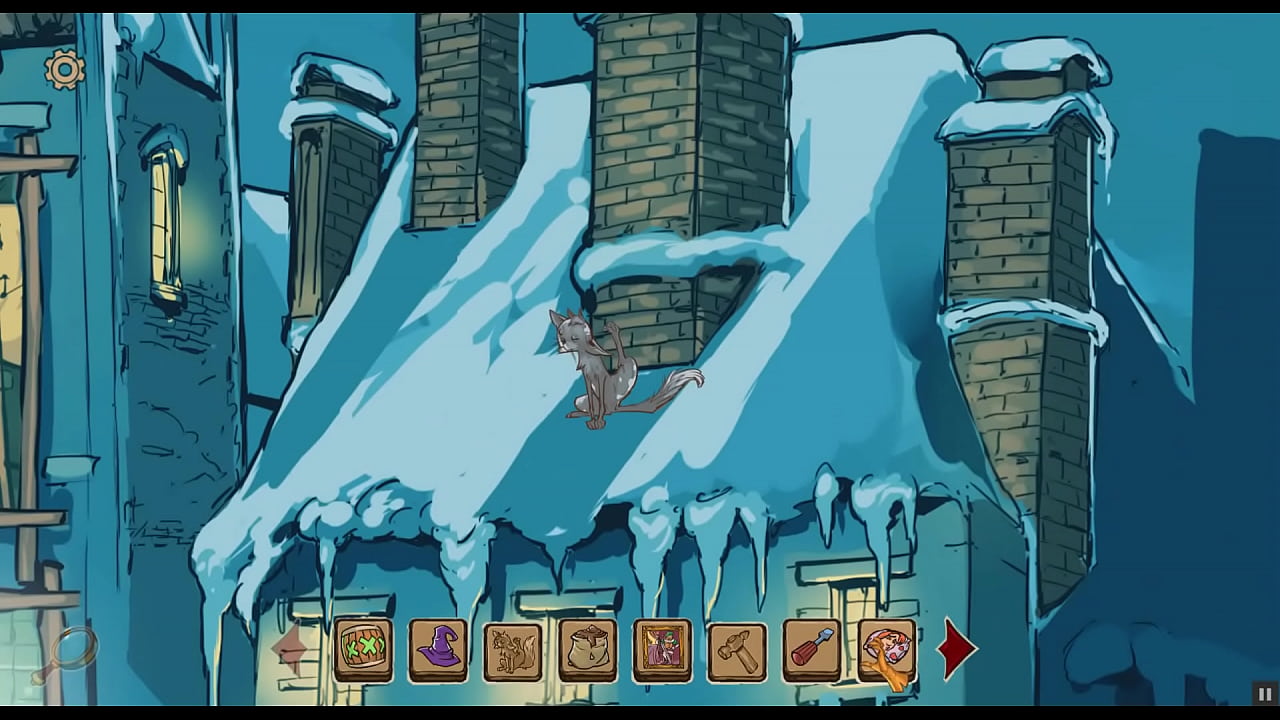
Task: Choose the burlap sack item
Action: (588, 650)
